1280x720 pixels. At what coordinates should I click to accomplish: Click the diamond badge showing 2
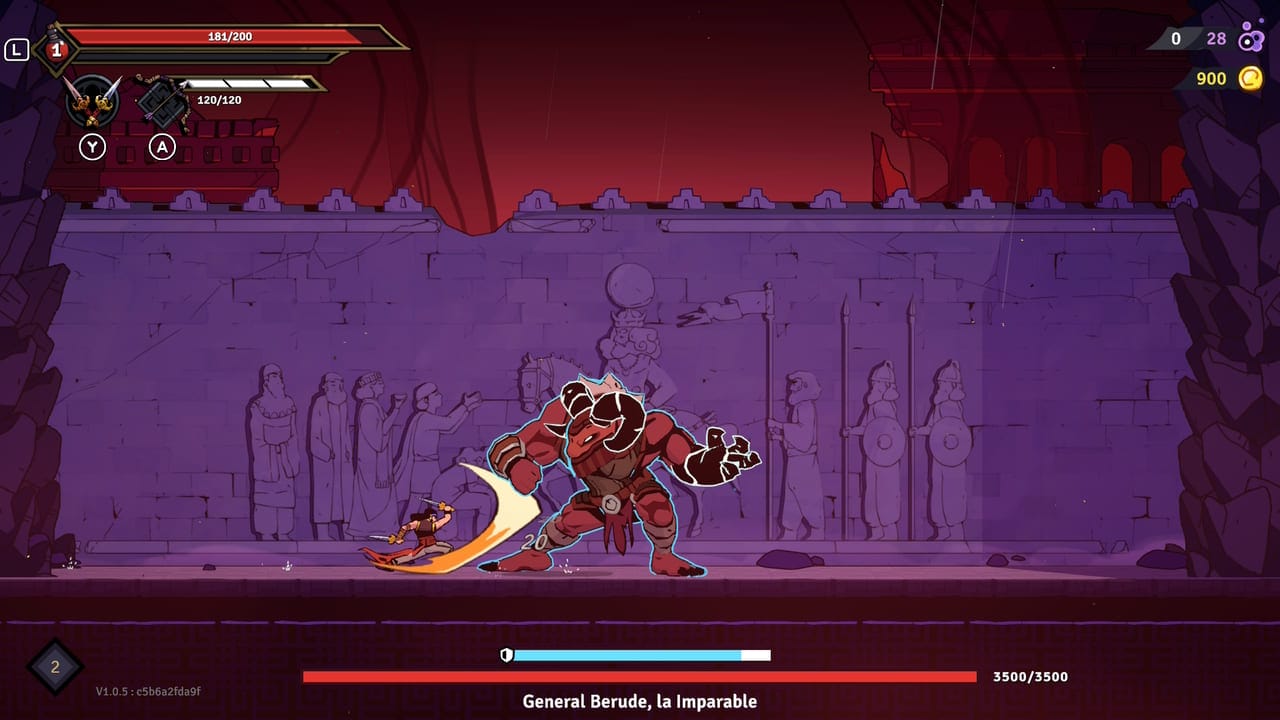(55, 667)
